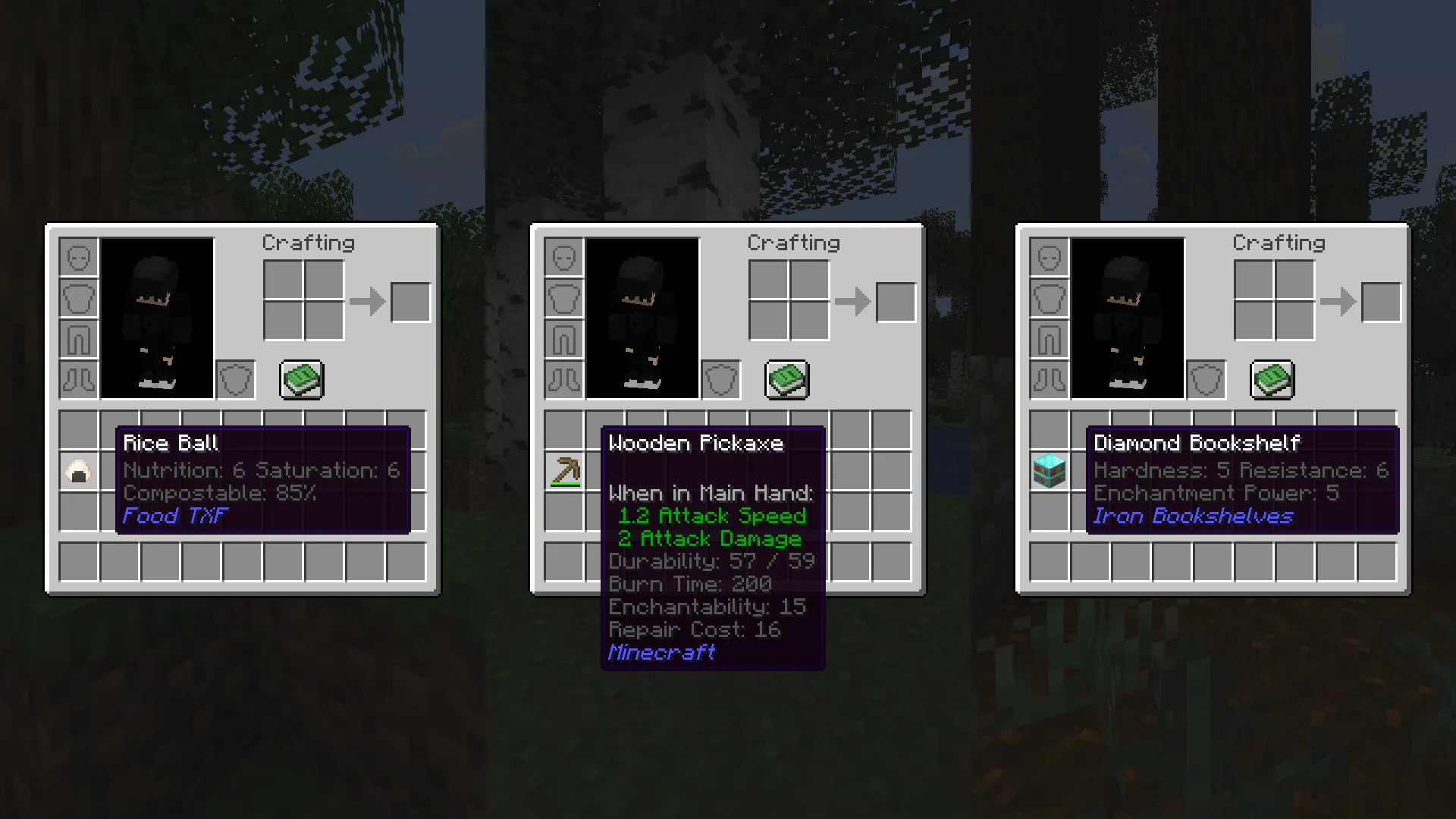
Task: Click the top-left crafting grid square
Action: [284, 281]
